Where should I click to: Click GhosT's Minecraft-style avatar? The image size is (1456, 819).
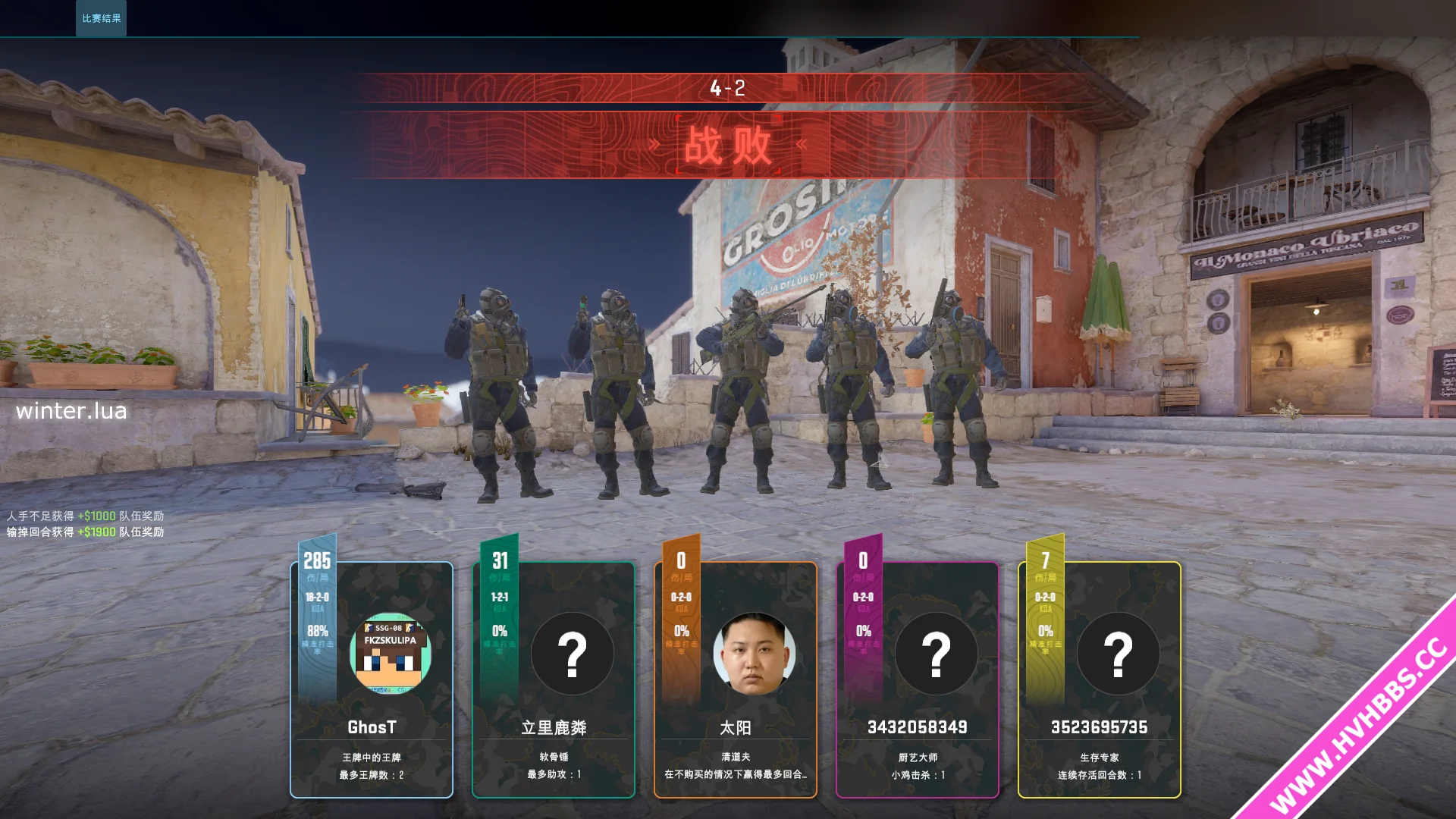pos(391,653)
